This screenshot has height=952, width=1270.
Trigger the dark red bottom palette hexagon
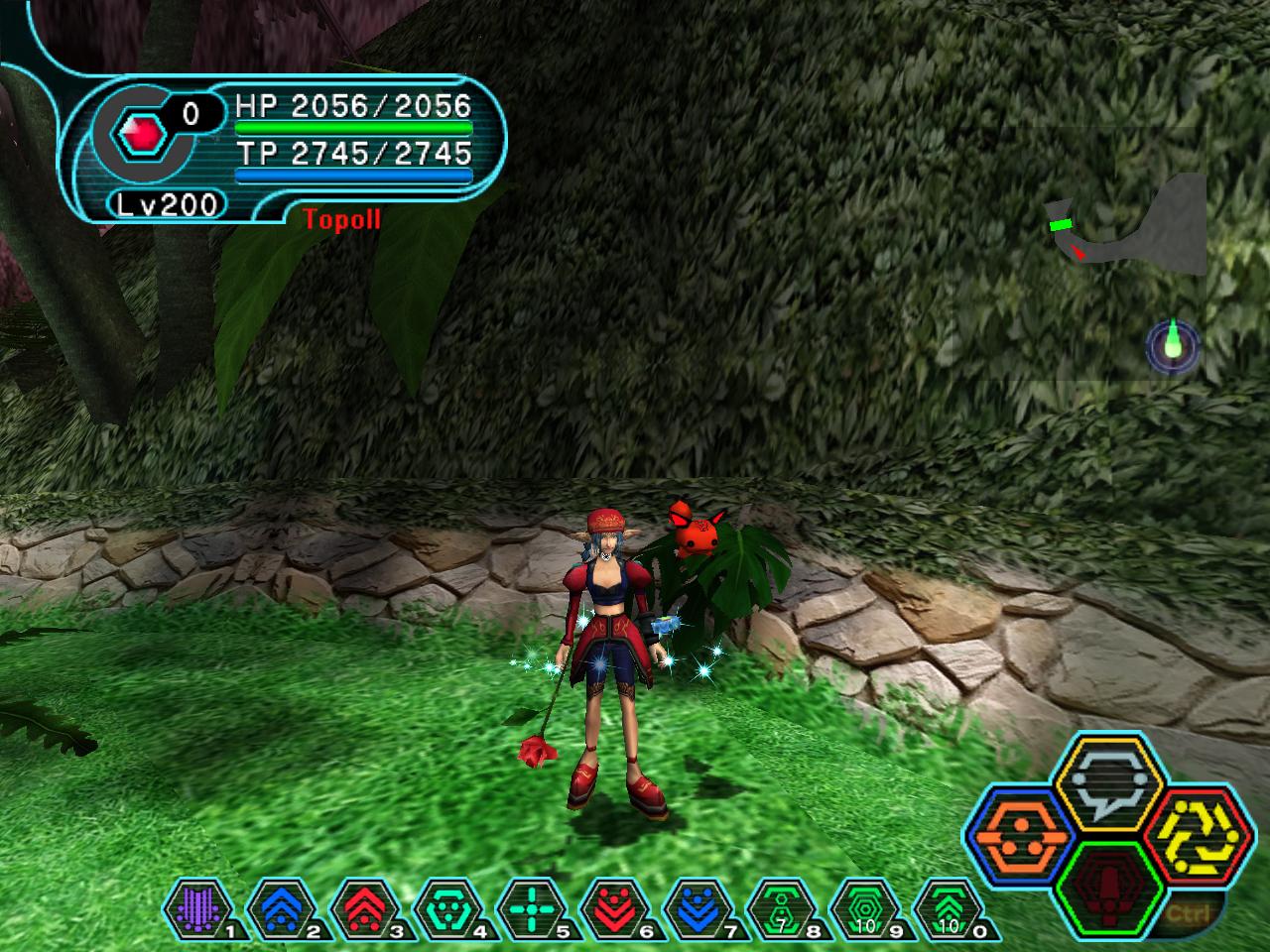[x=1109, y=885]
